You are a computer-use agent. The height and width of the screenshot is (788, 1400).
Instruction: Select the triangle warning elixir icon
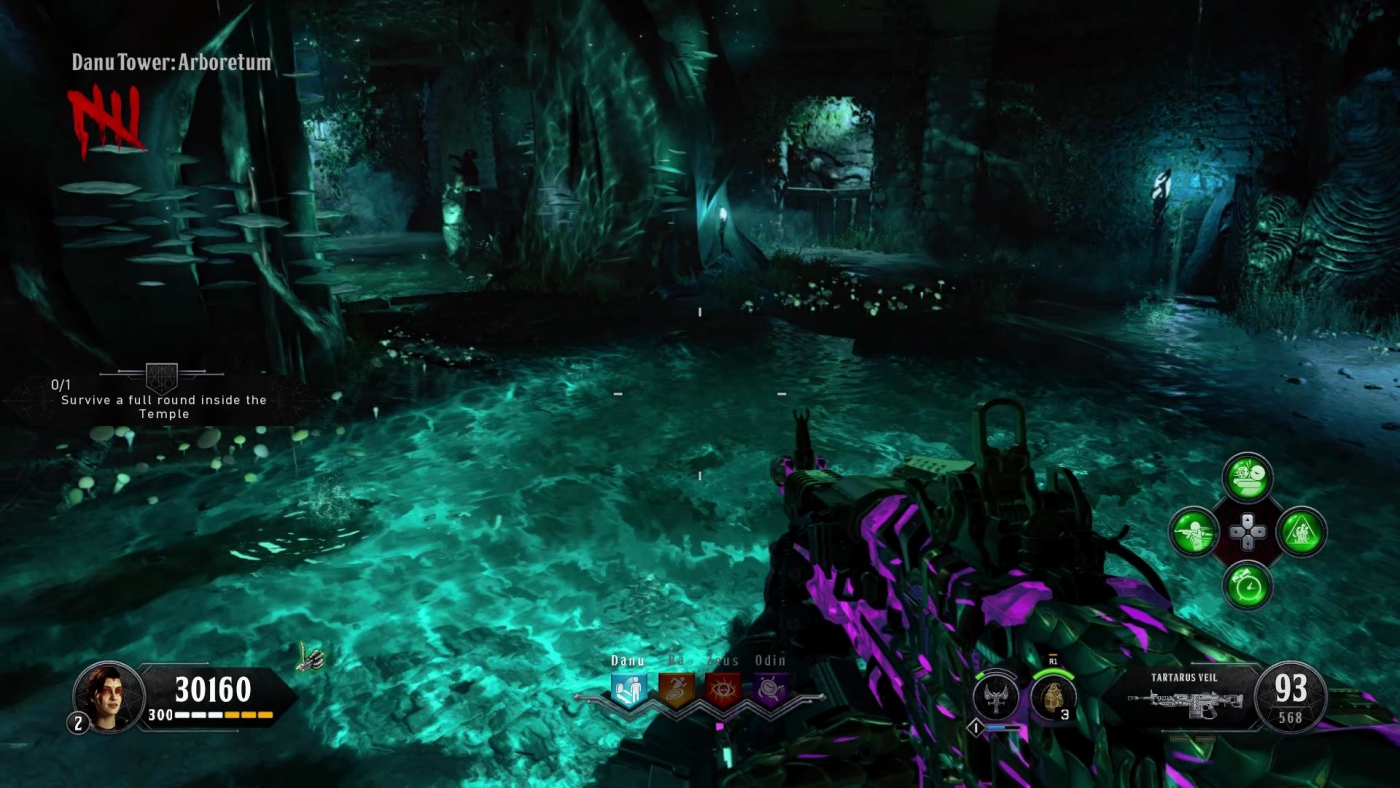point(1303,532)
